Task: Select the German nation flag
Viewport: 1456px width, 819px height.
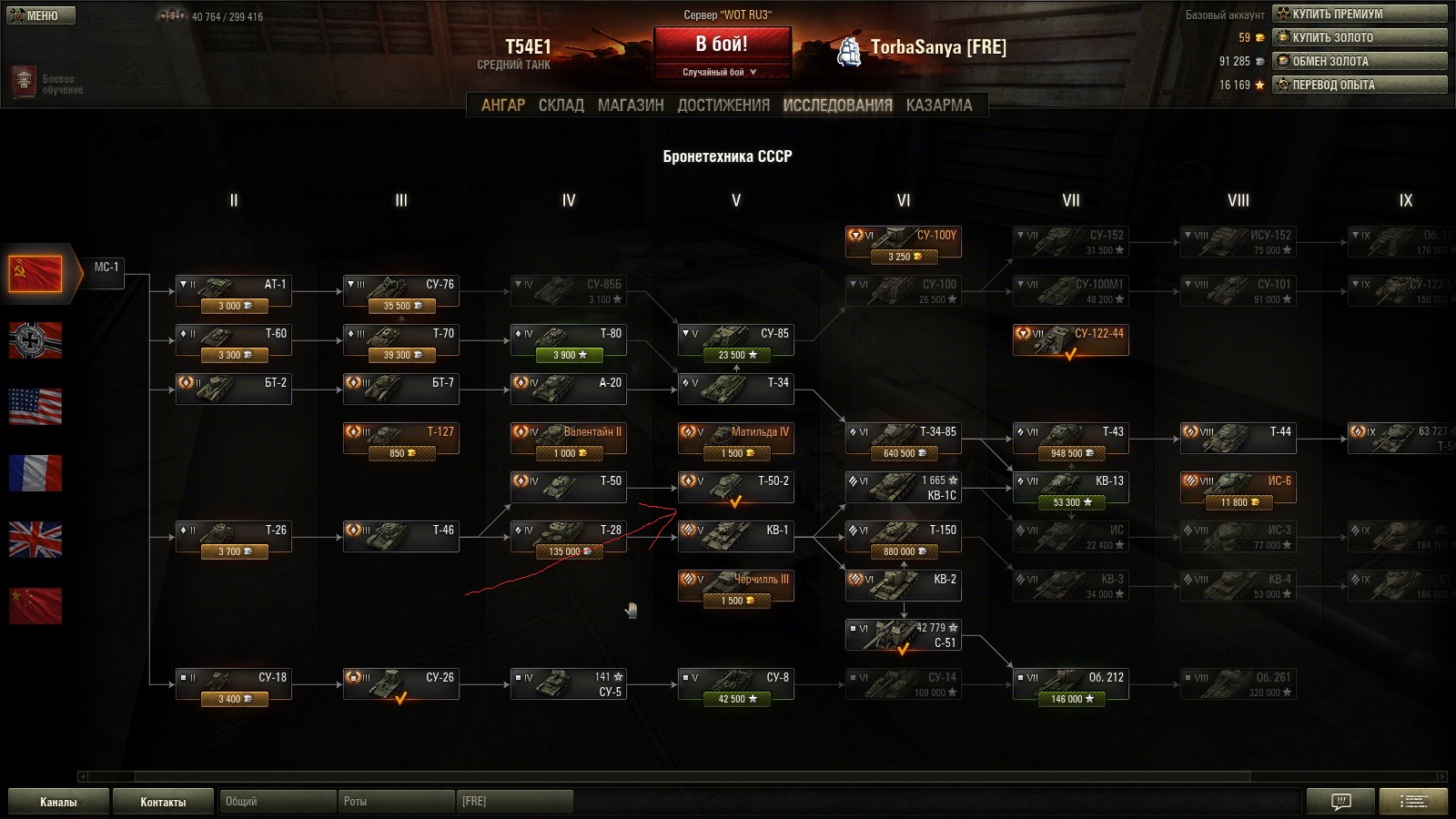Action: [x=35, y=340]
